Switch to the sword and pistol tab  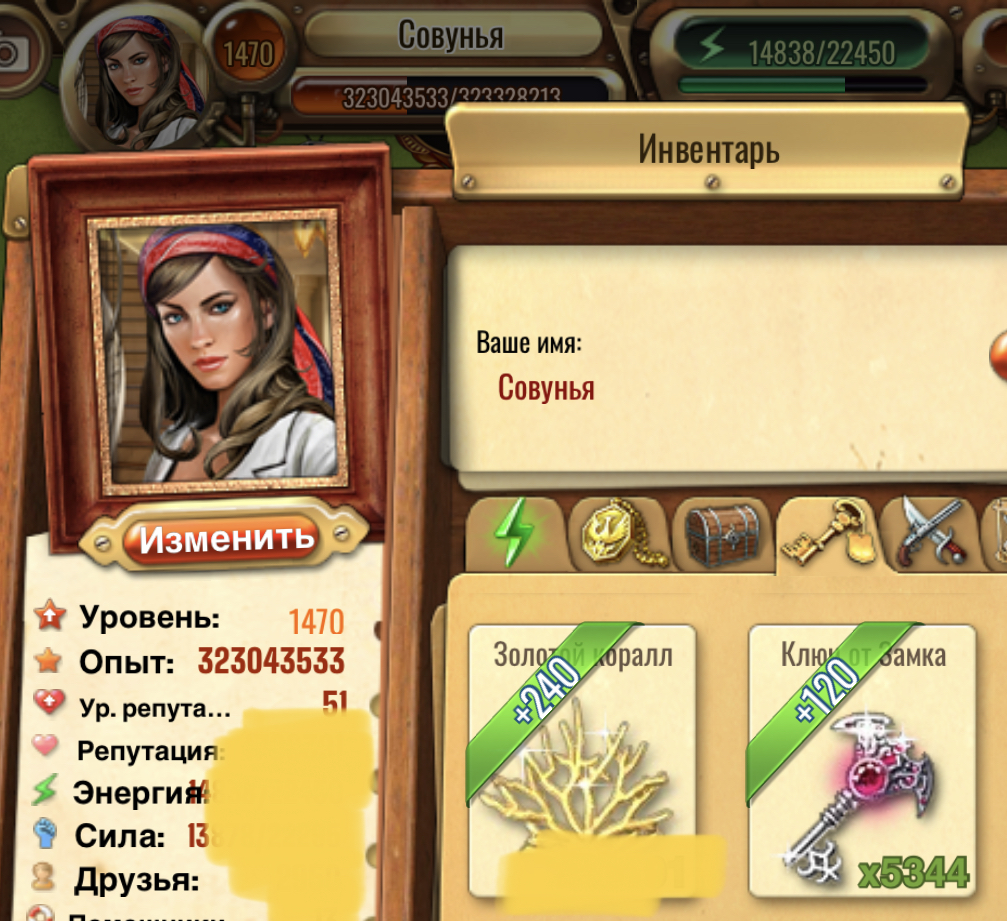point(930,535)
